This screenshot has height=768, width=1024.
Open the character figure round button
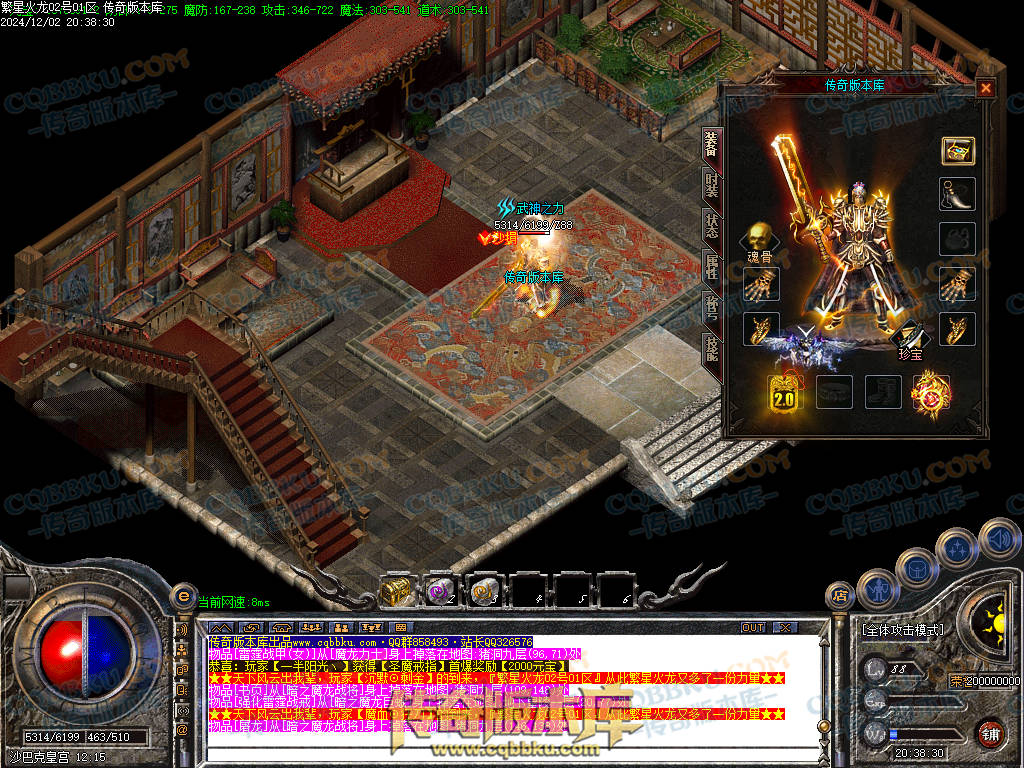[877, 588]
